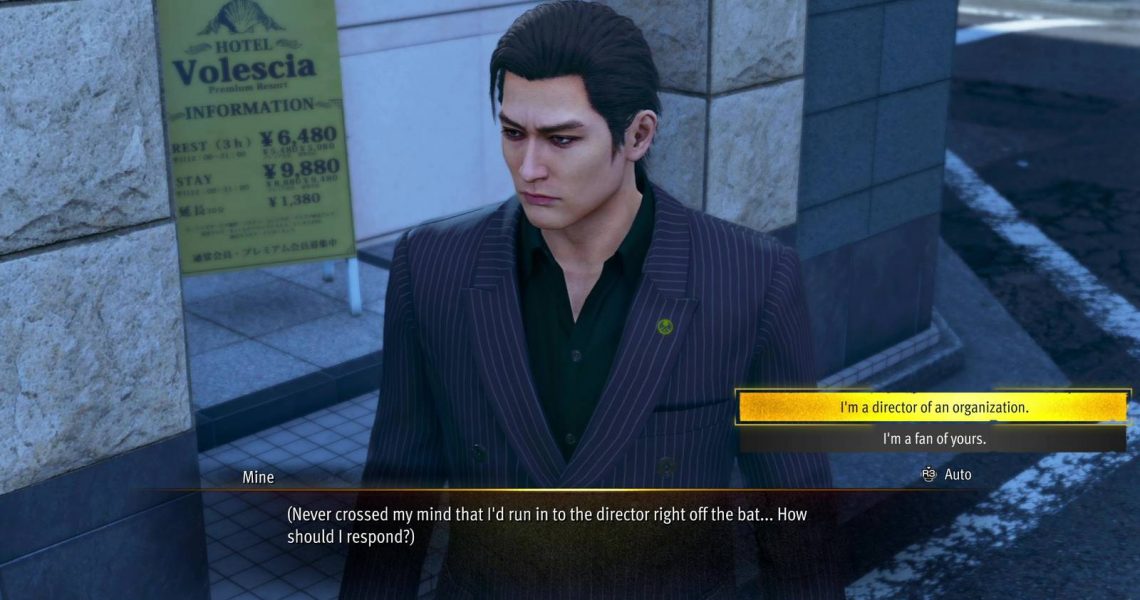Toggle Auto dialogue advance

(947, 474)
